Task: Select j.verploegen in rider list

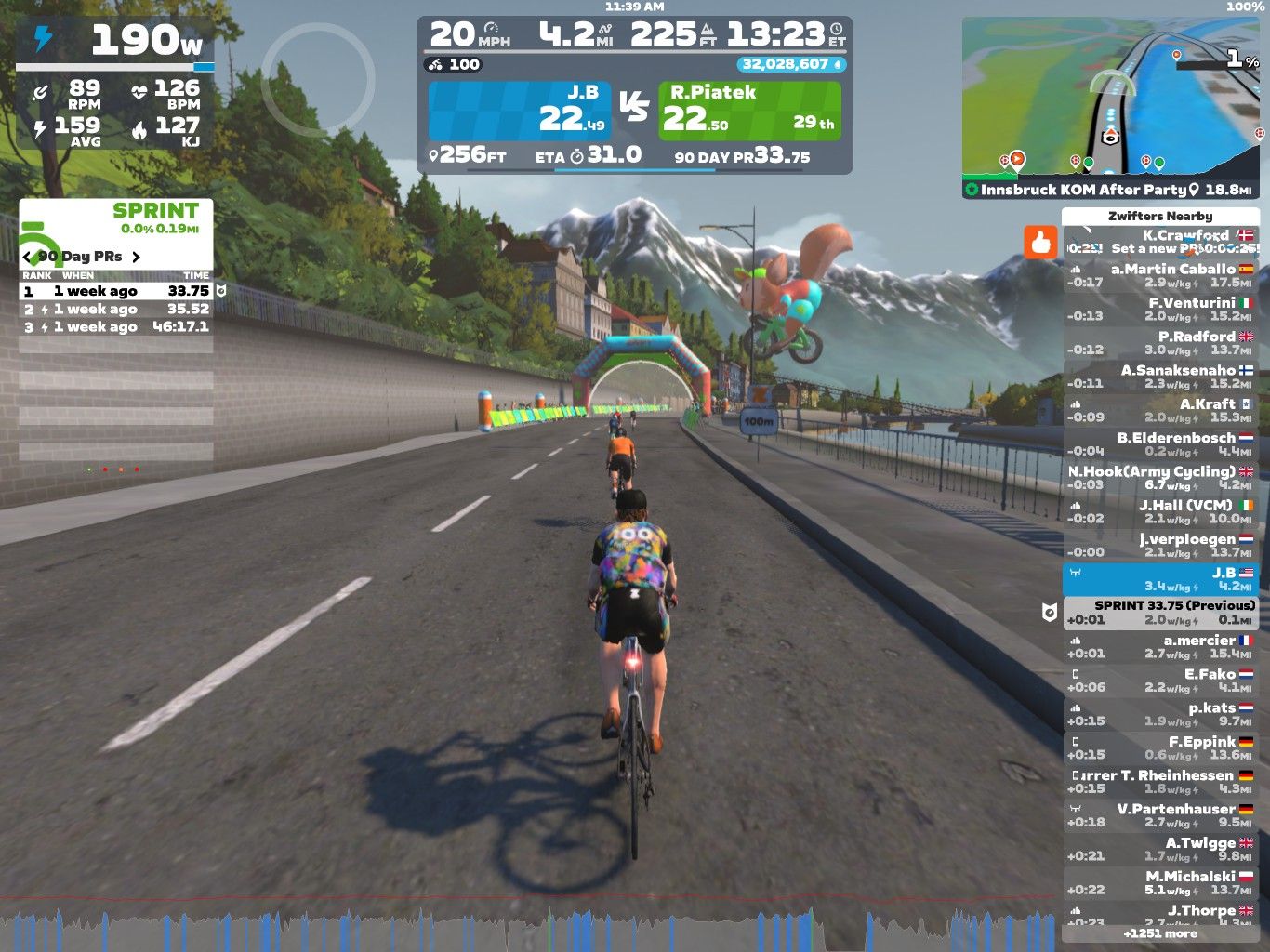Action: [1159, 545]
